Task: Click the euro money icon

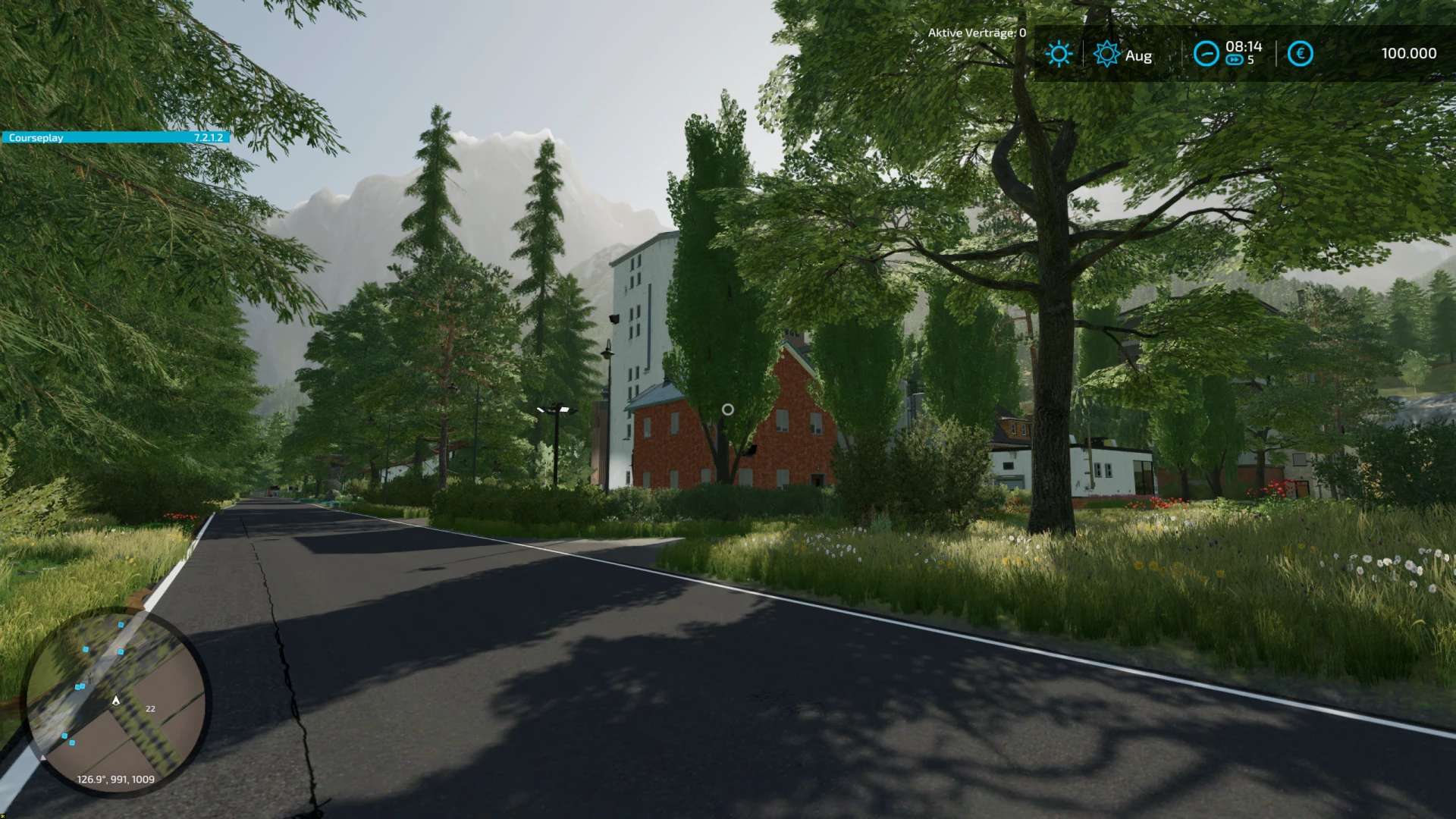Action: 1300,54
